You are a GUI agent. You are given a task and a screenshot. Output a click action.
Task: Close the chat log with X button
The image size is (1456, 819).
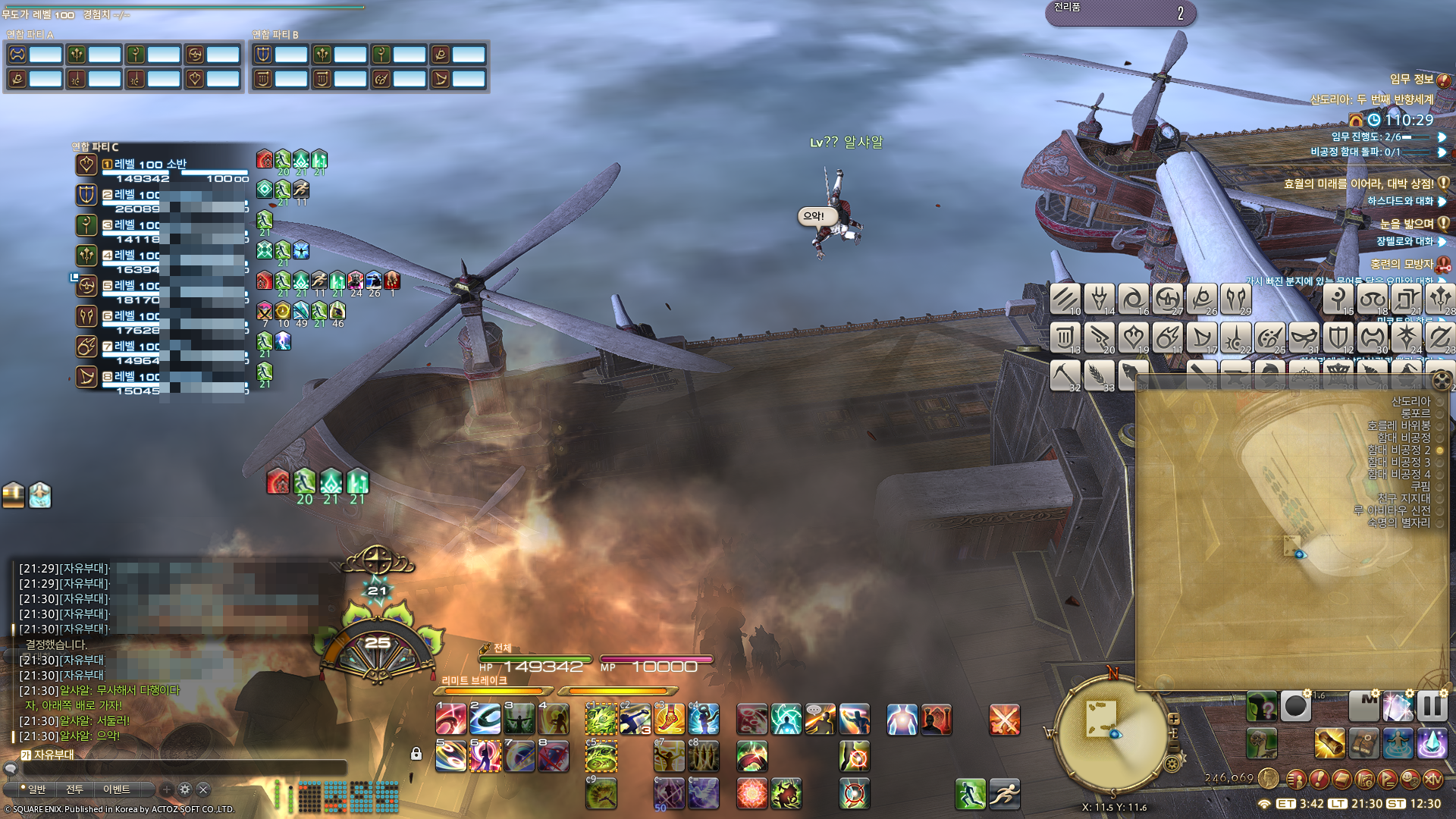[x=203, y=789]
